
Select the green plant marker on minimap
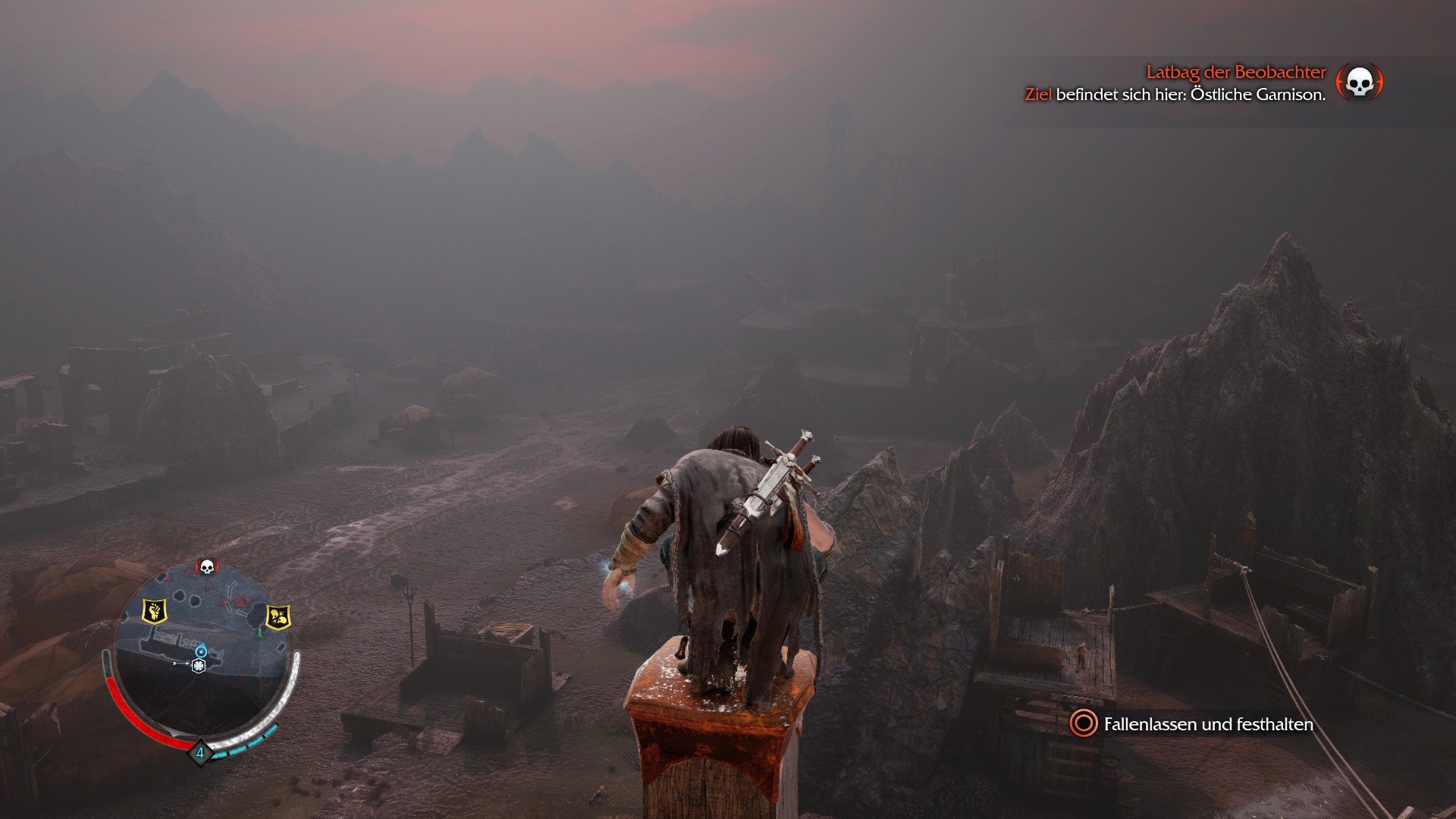point(259,632)
